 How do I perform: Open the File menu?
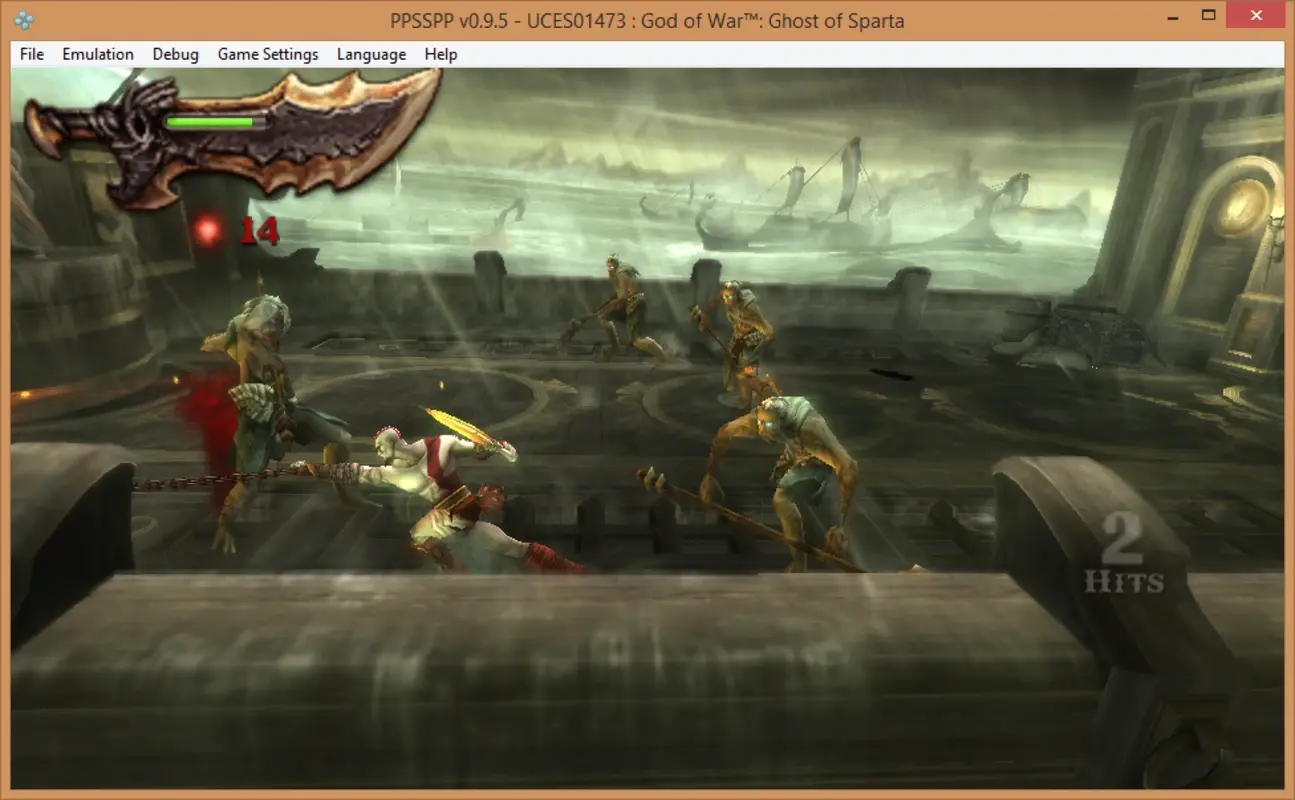(x=30, y=54)
